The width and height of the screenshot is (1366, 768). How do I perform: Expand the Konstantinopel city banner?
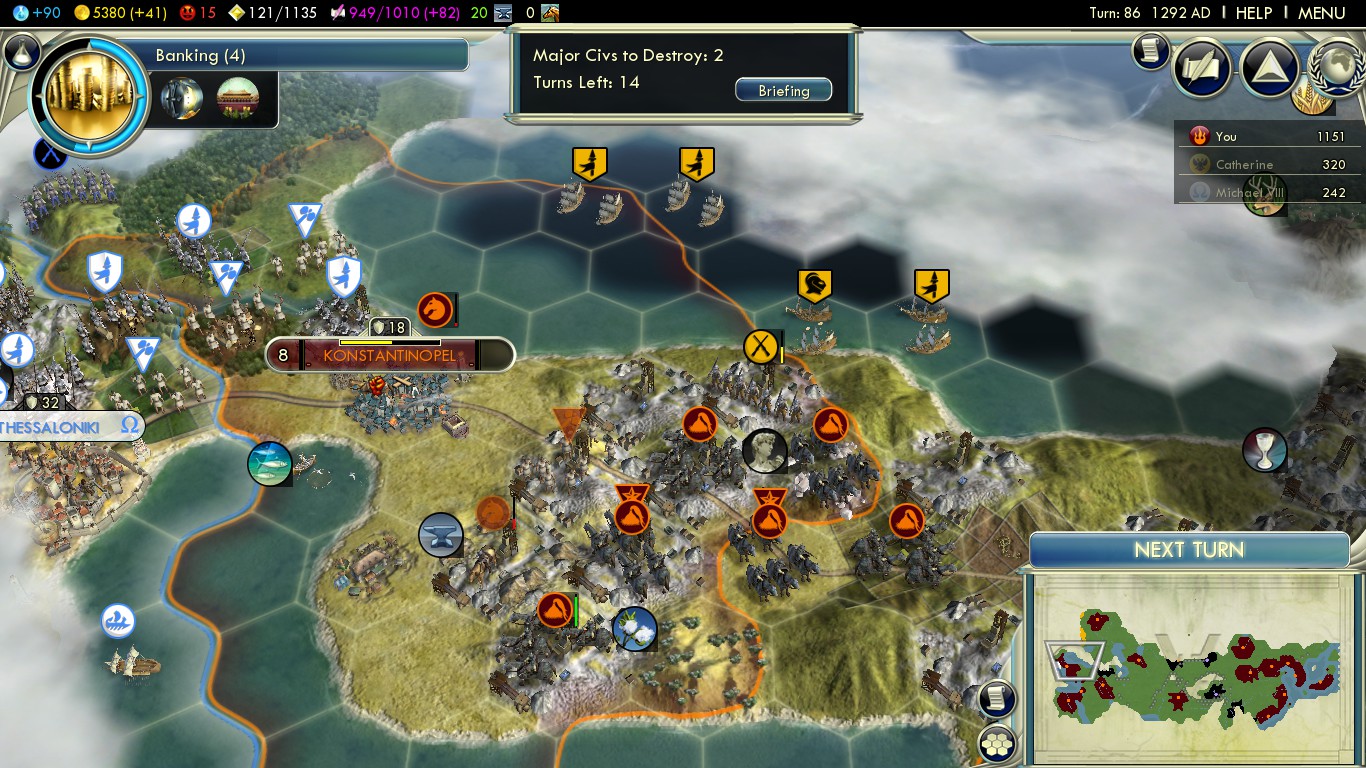coord(390,355)
